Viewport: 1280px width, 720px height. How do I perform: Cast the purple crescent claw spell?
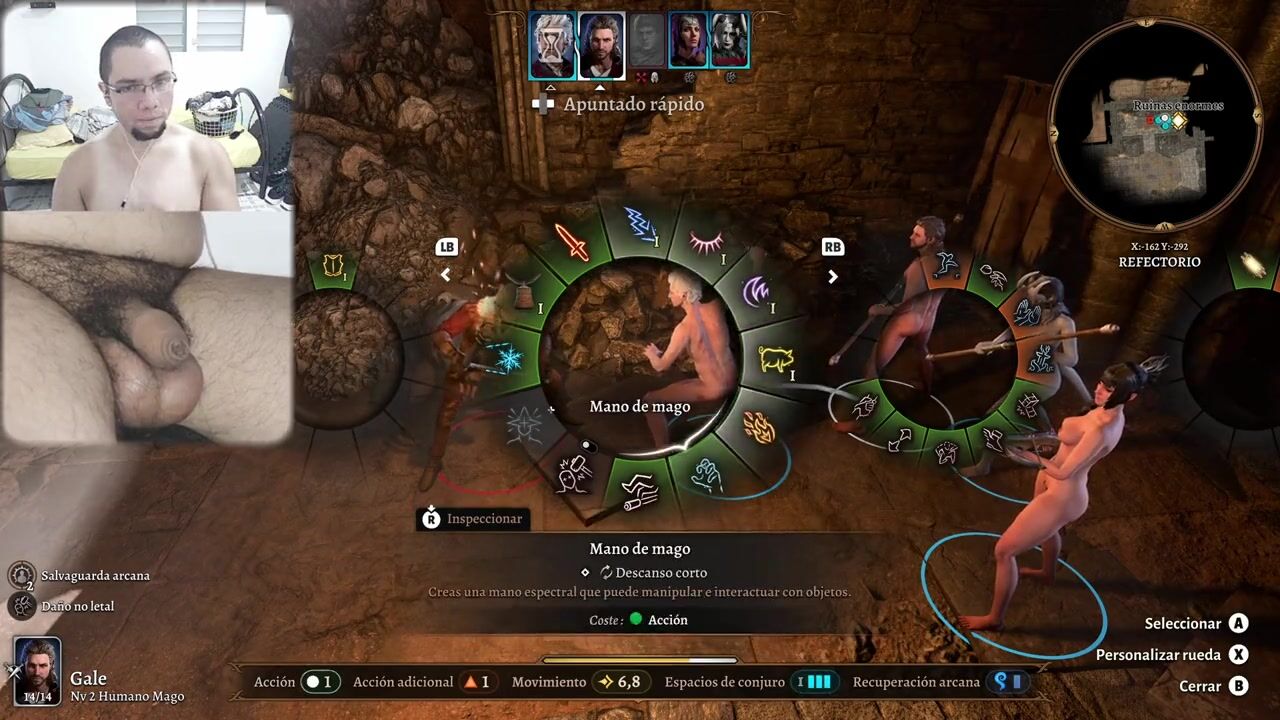tap(757, 292)
